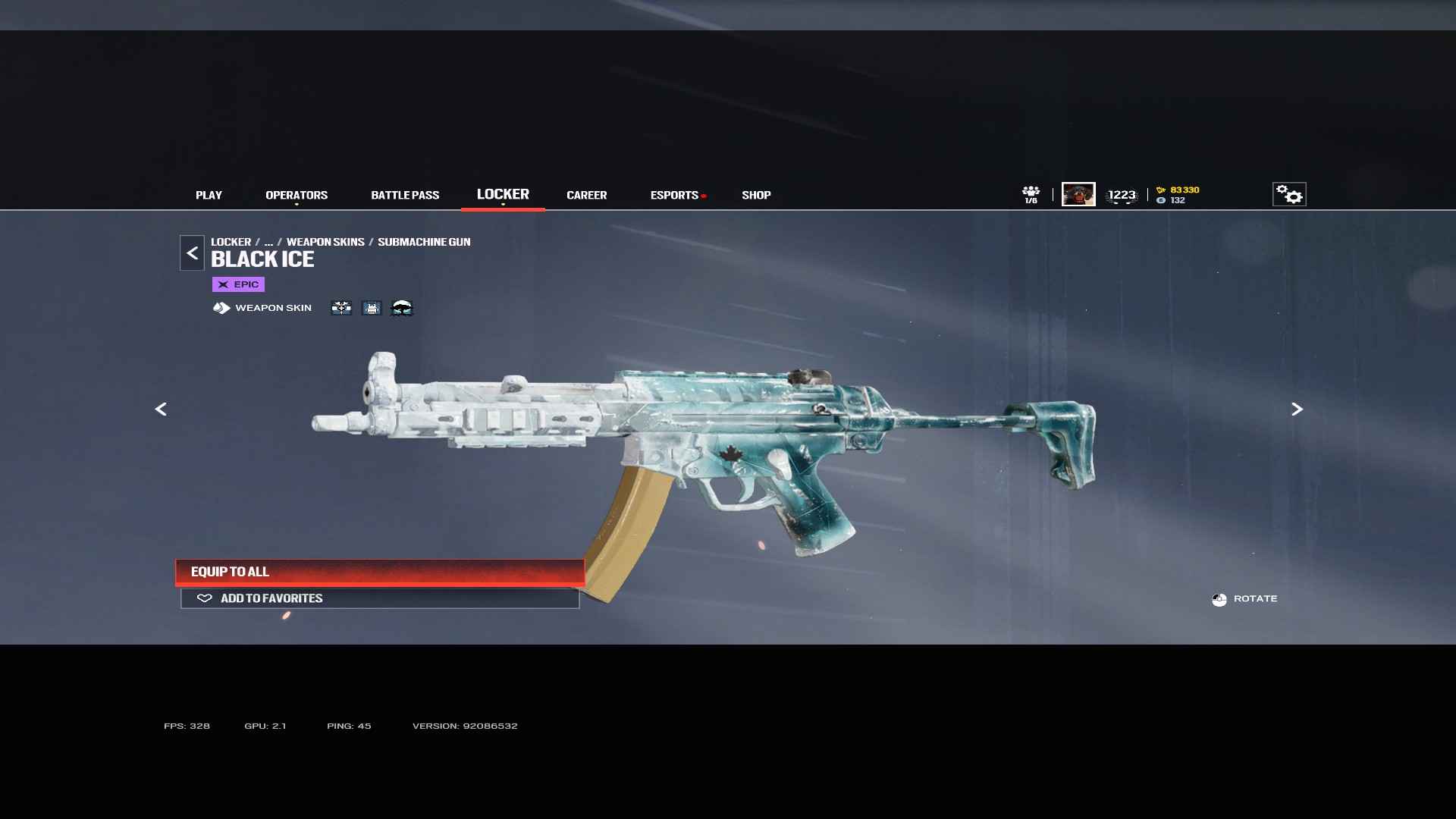Switch to the Operators tab
This screenshot has height=819, width=1456.
point(297,195)
